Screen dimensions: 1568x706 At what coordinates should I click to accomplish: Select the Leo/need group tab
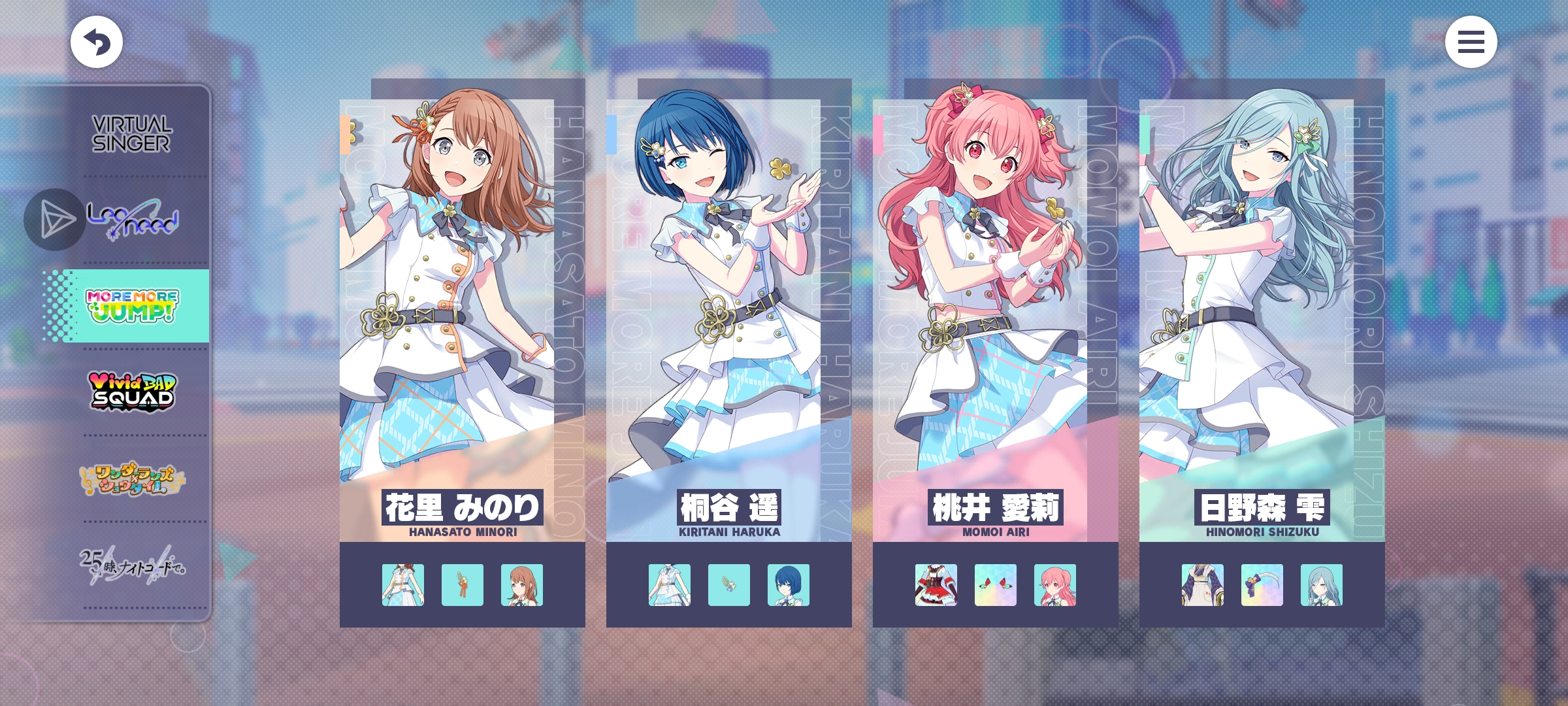click(x=133, y=220)
